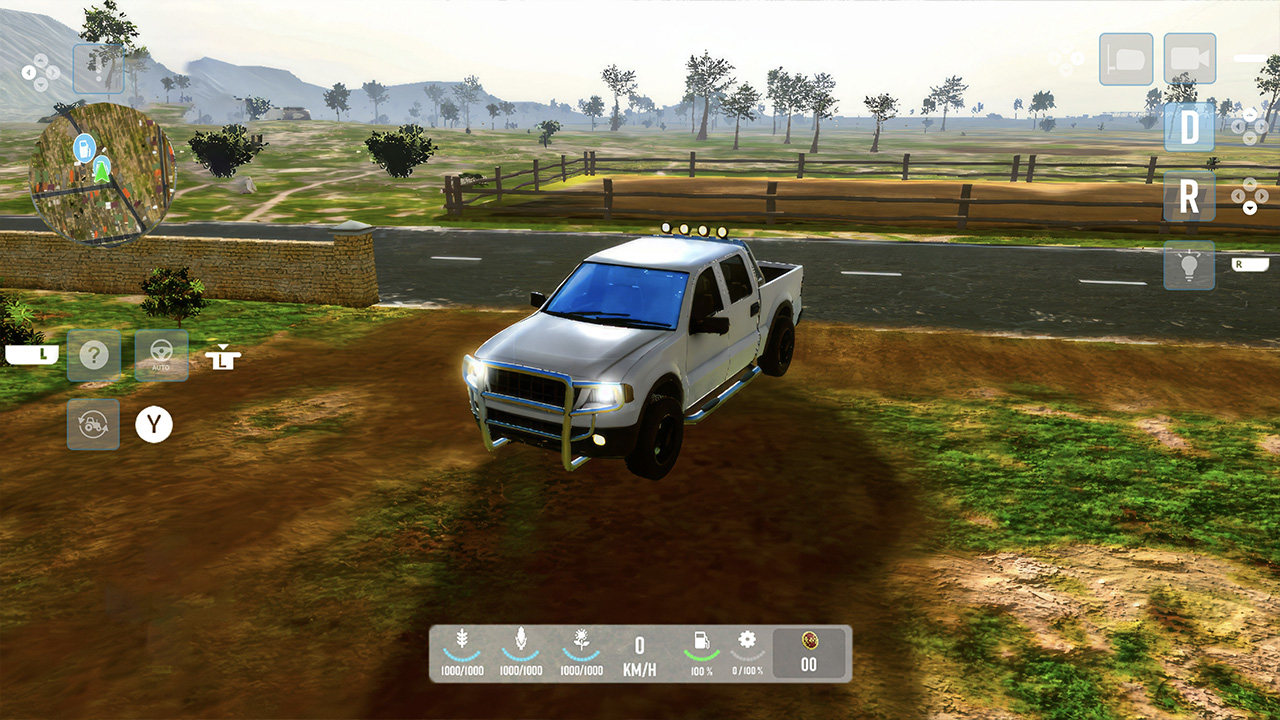
Task: Engage Drive by pressing the D gear
Action: pos(1189,128)
